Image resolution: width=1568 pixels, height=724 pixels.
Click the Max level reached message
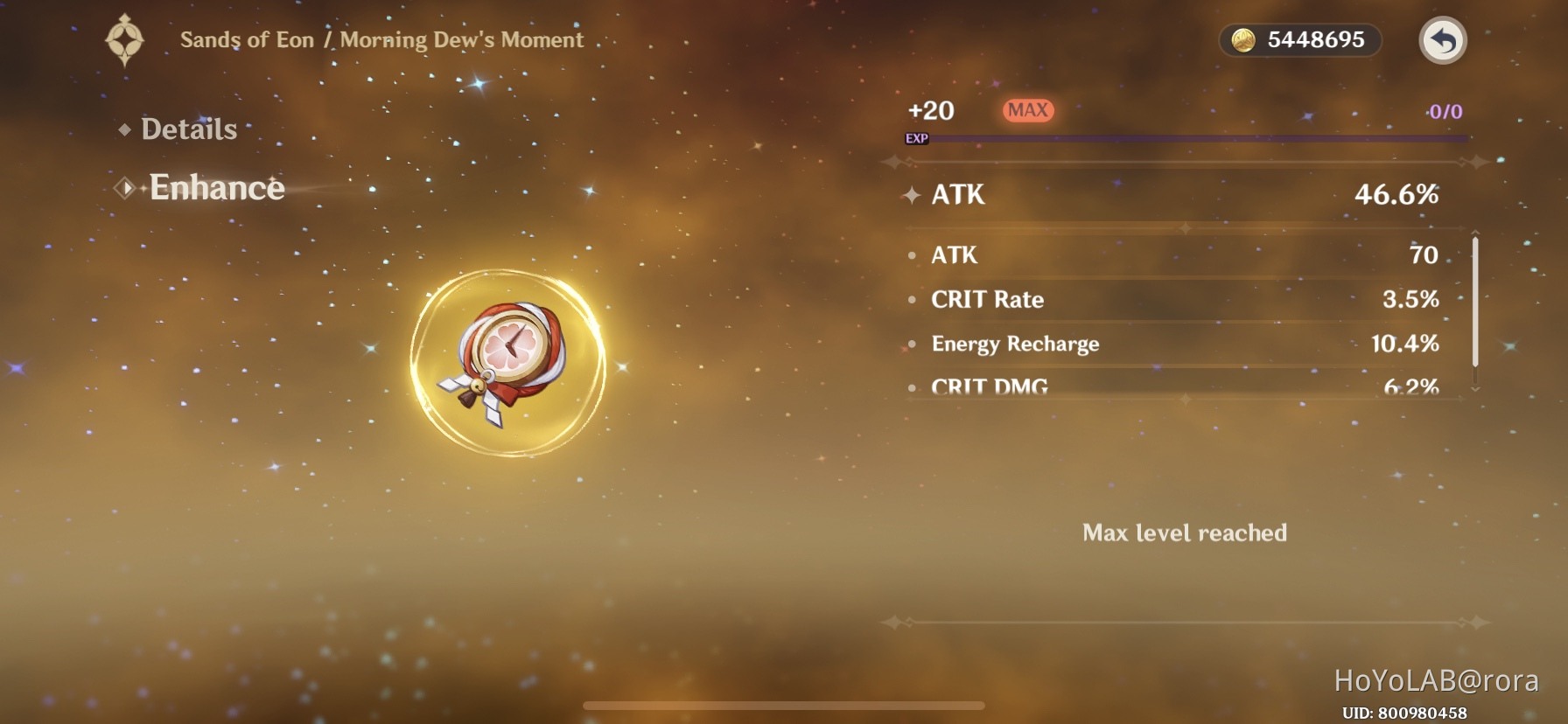(x=1185, y=533)
